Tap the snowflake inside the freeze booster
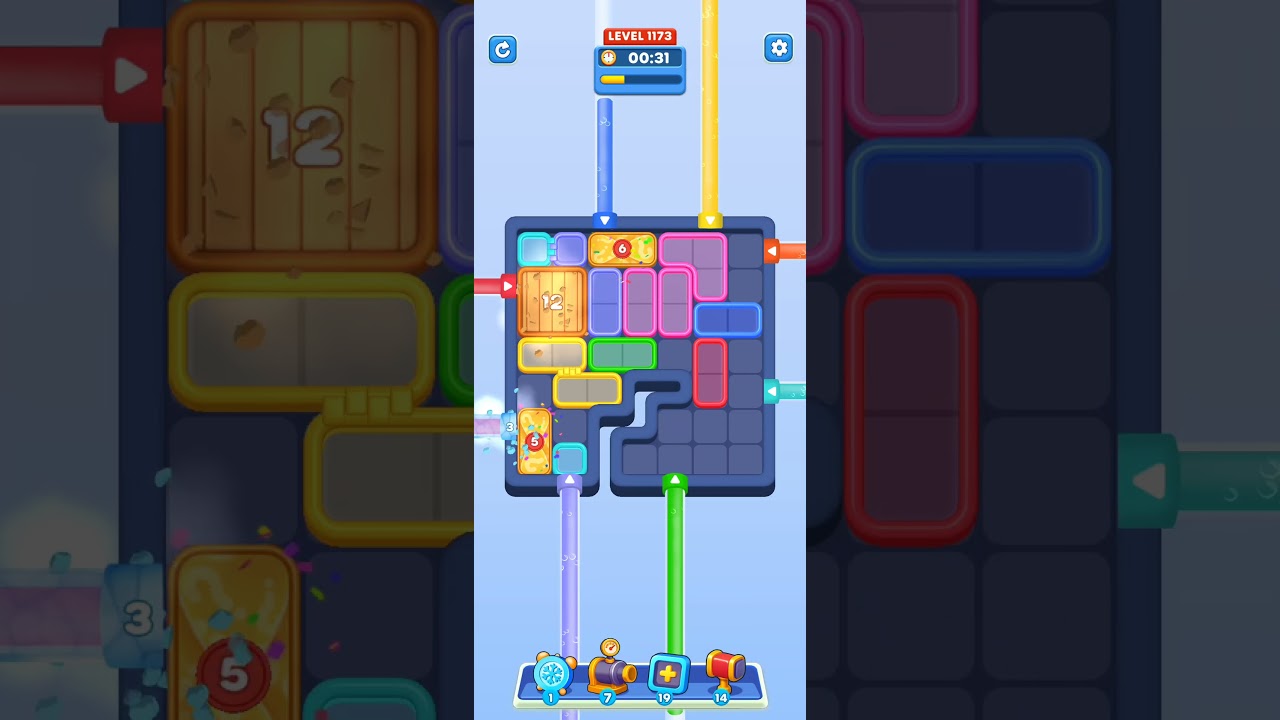This screenshot has height=720, width=1280. pos(551,673)
